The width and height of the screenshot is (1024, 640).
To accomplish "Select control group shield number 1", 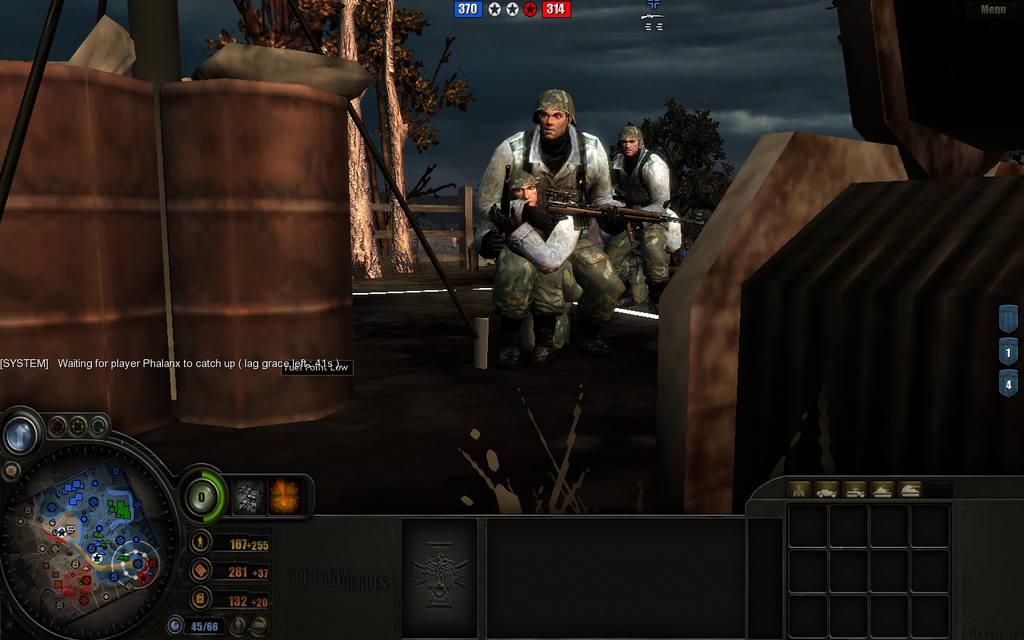I will (x=1008, y=352).
